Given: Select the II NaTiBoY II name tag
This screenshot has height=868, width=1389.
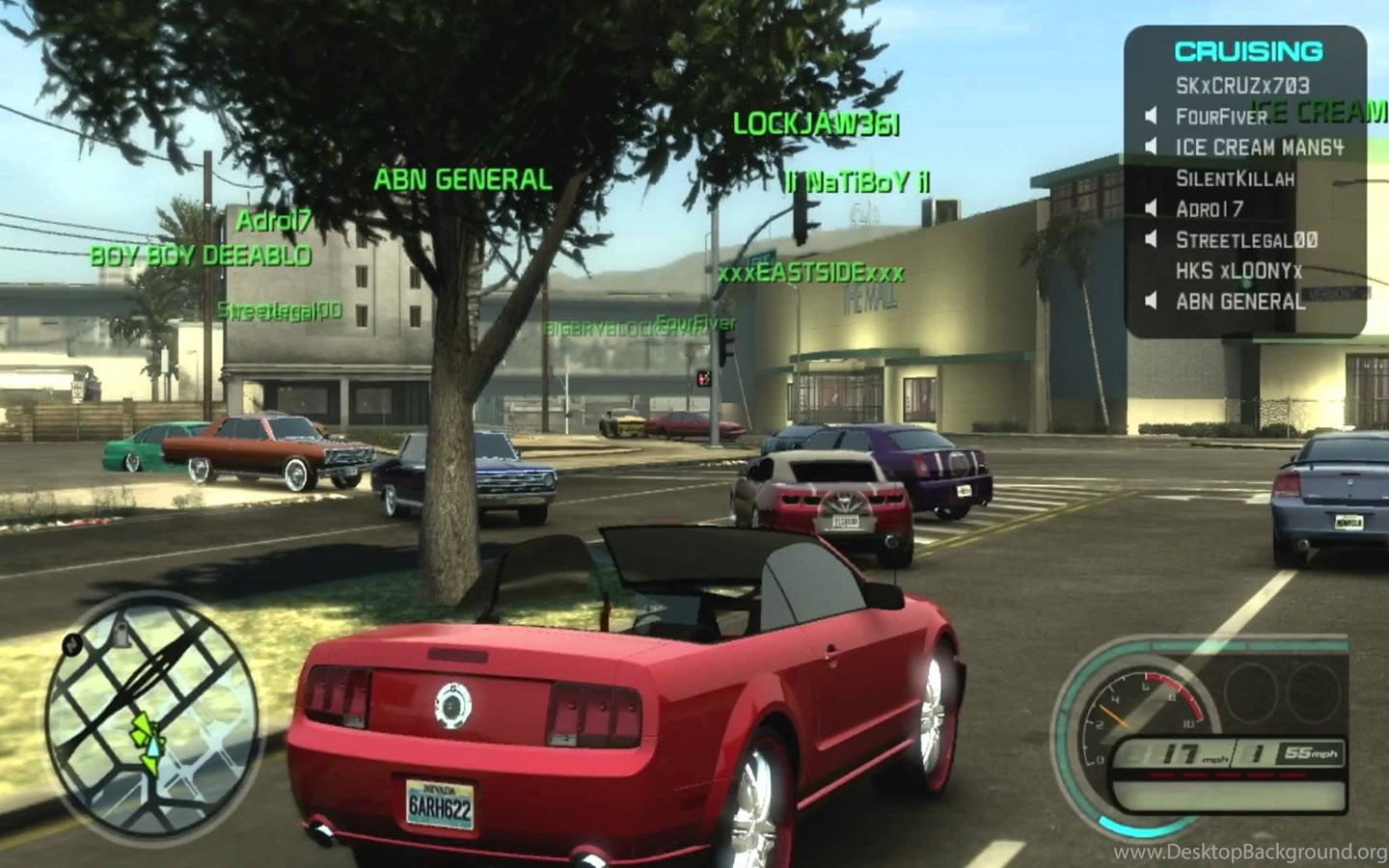Looking at the screenshot, I should [858, 182].
